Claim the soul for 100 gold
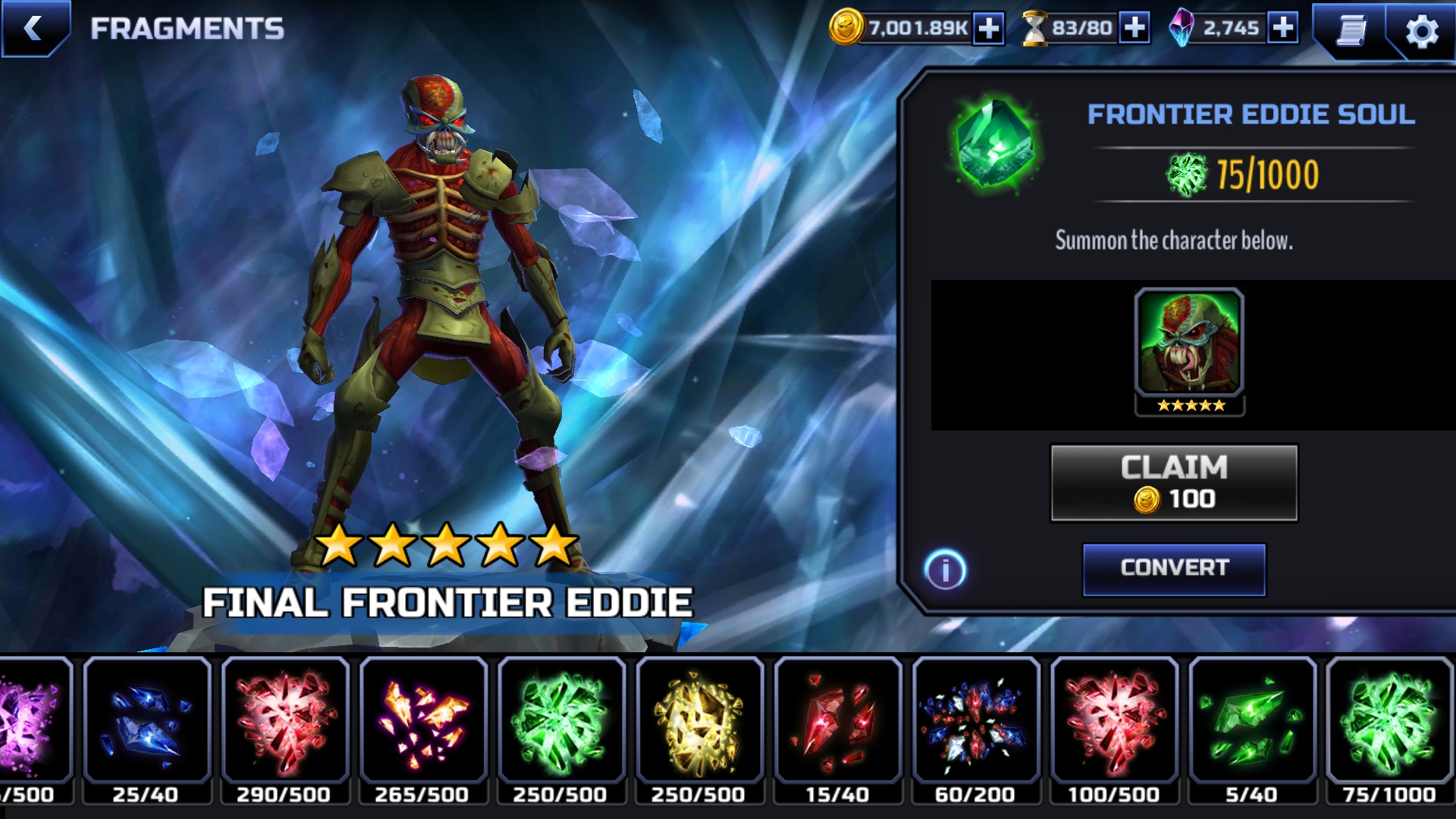Image resolution: width=1456 pixels, height=819 pixels. pos(1174,483)
